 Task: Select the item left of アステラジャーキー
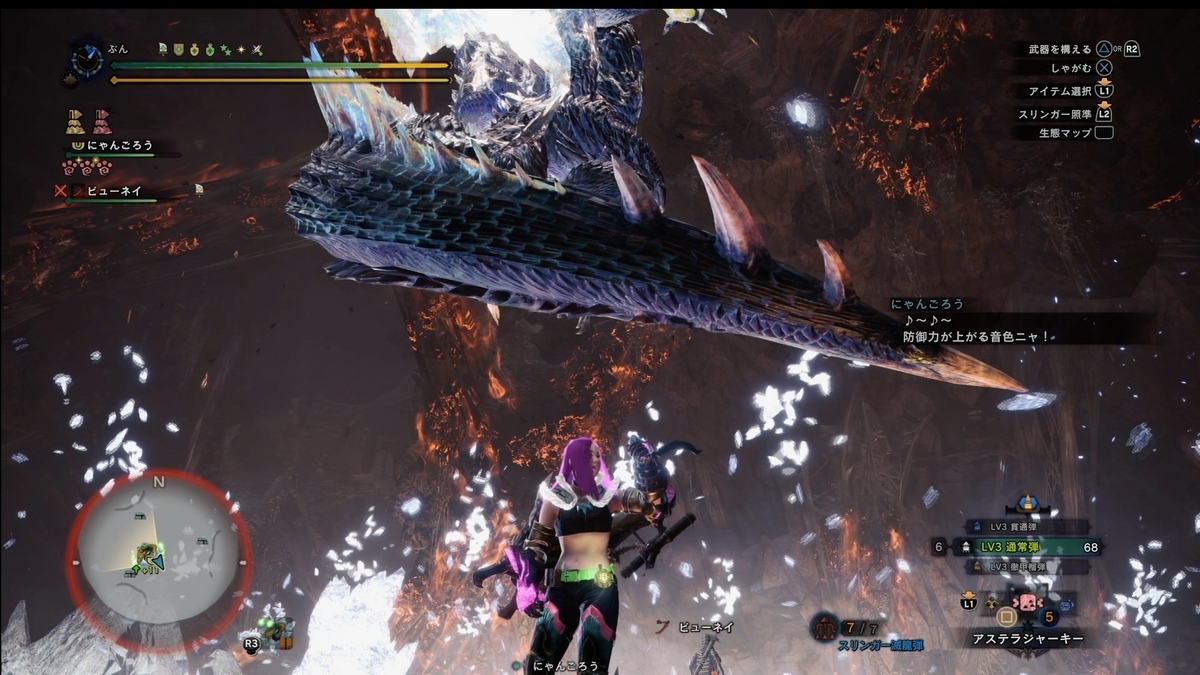(x=991, y=604)
